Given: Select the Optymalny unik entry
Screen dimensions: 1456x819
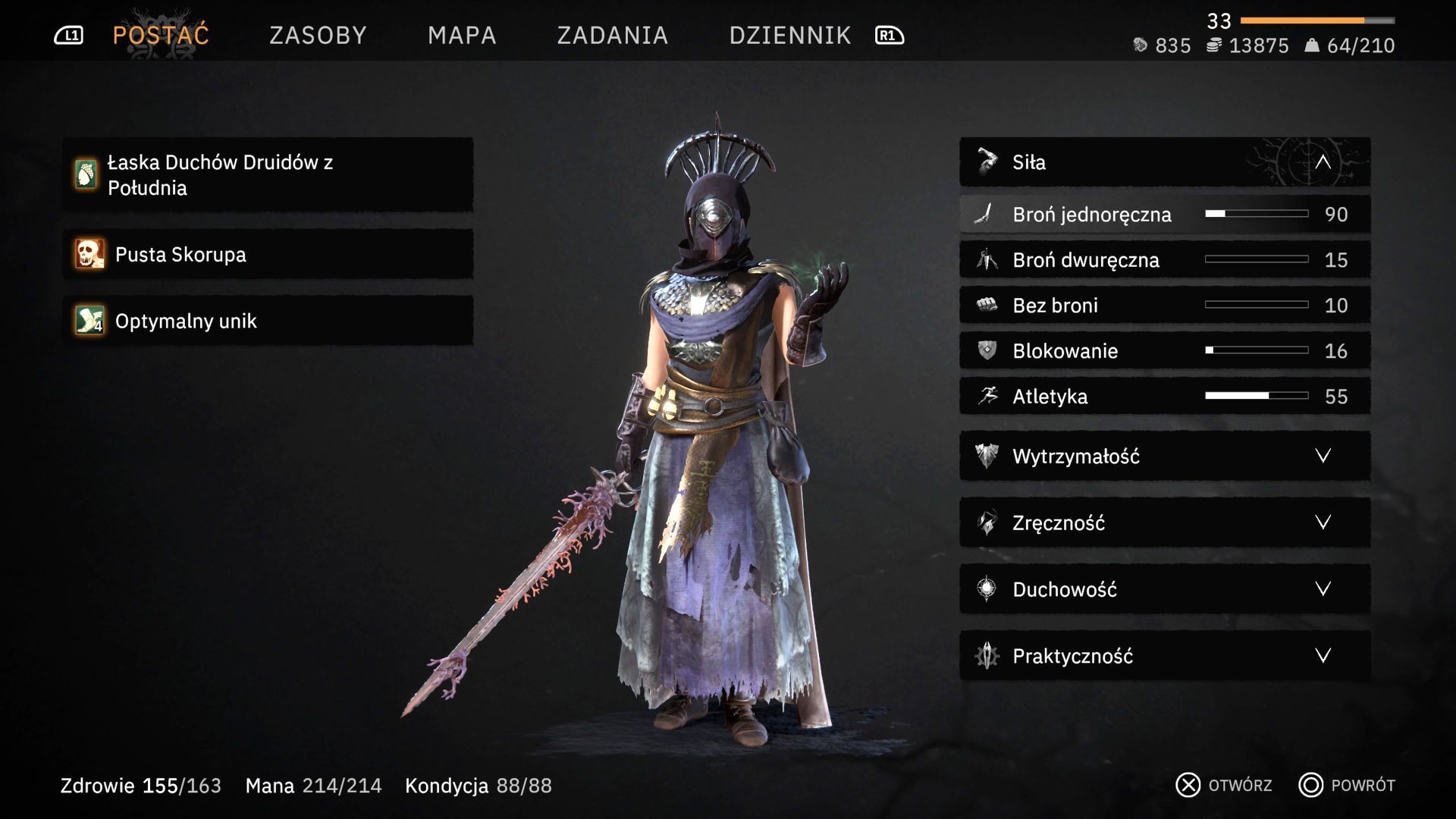Looking at the screenshot, I should tap(268, 321).
